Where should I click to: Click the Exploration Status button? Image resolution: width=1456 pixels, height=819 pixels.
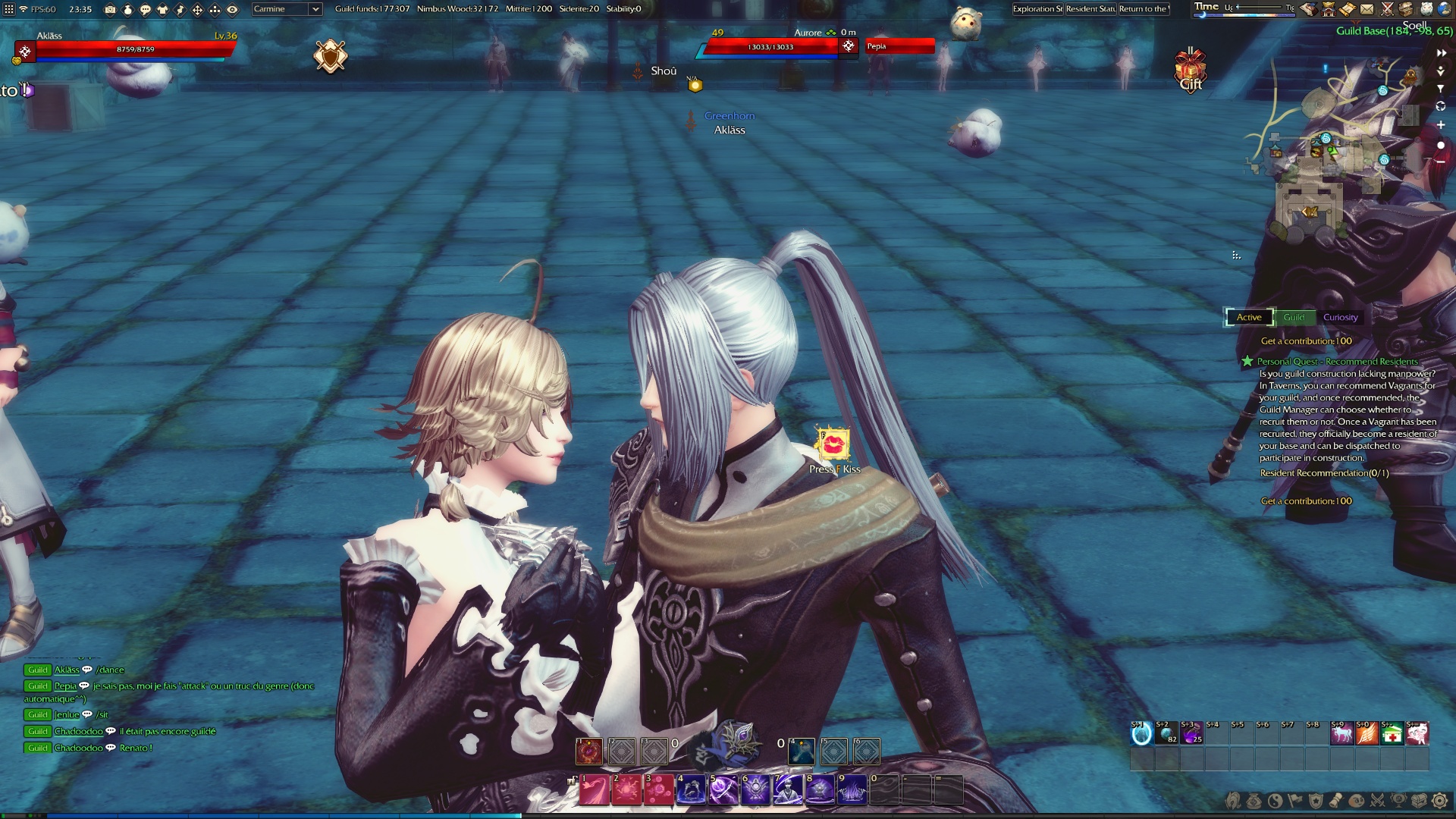tap(1037, 9)
